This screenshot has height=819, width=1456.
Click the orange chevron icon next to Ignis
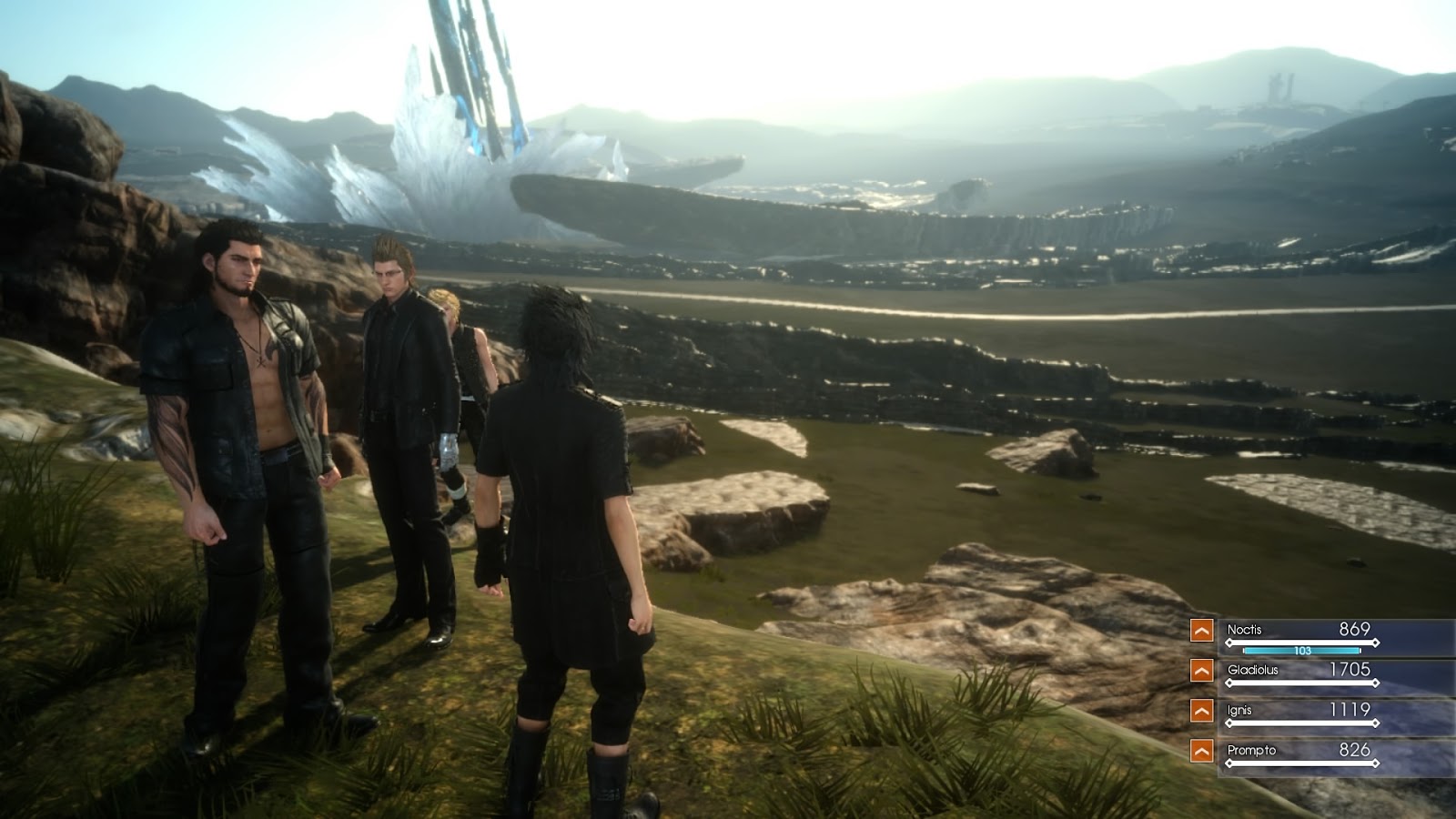point(1202,709)
